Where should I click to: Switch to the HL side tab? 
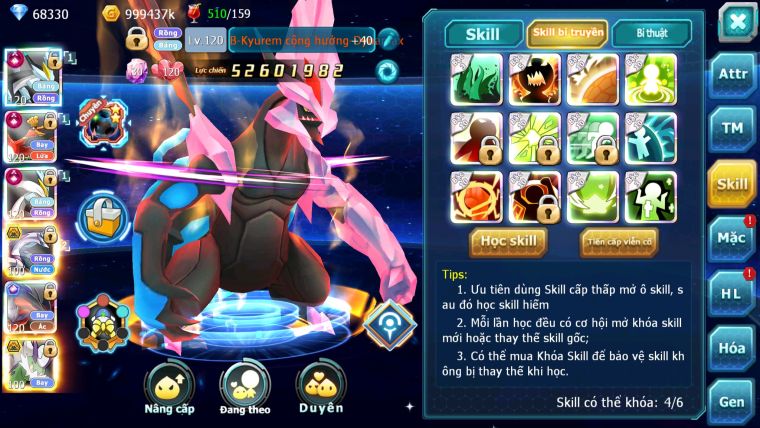point(732,293)
